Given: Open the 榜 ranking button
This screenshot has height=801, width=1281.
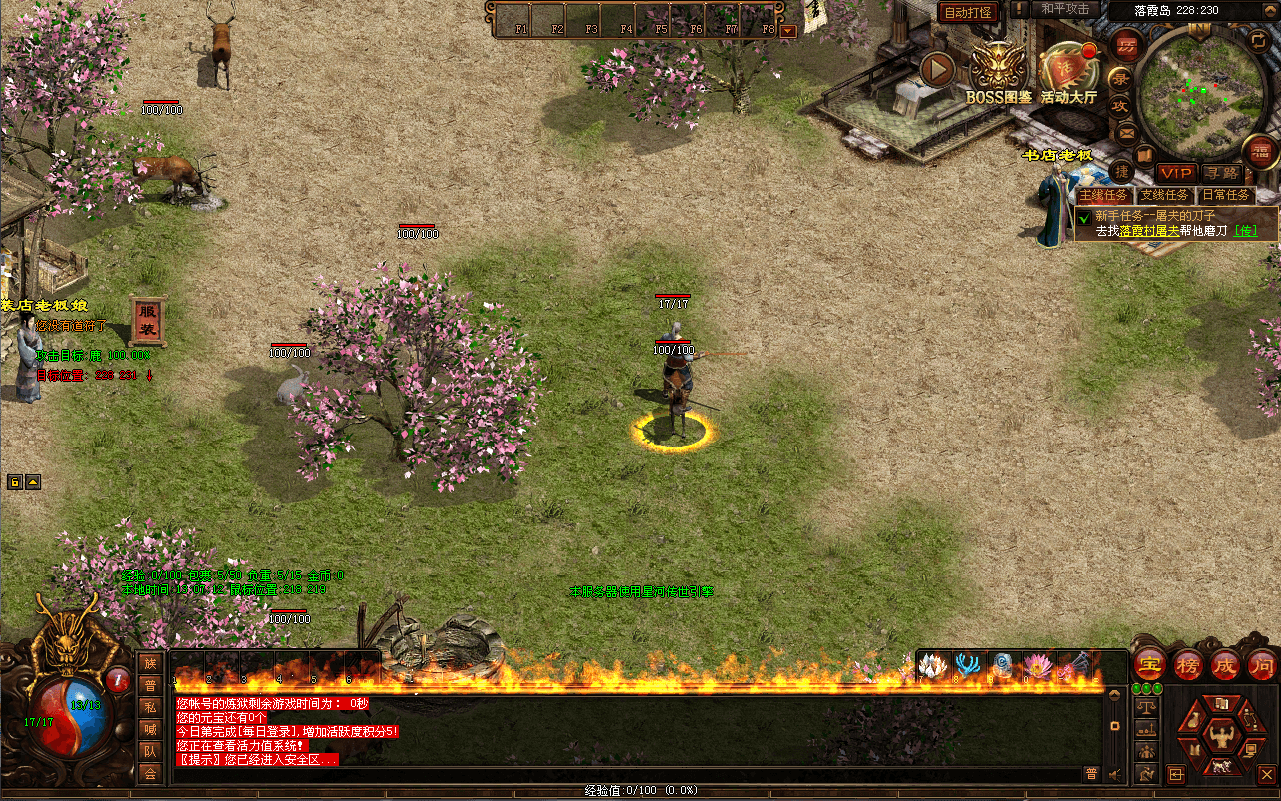Looking at the screenshot, I should 1187,665.
